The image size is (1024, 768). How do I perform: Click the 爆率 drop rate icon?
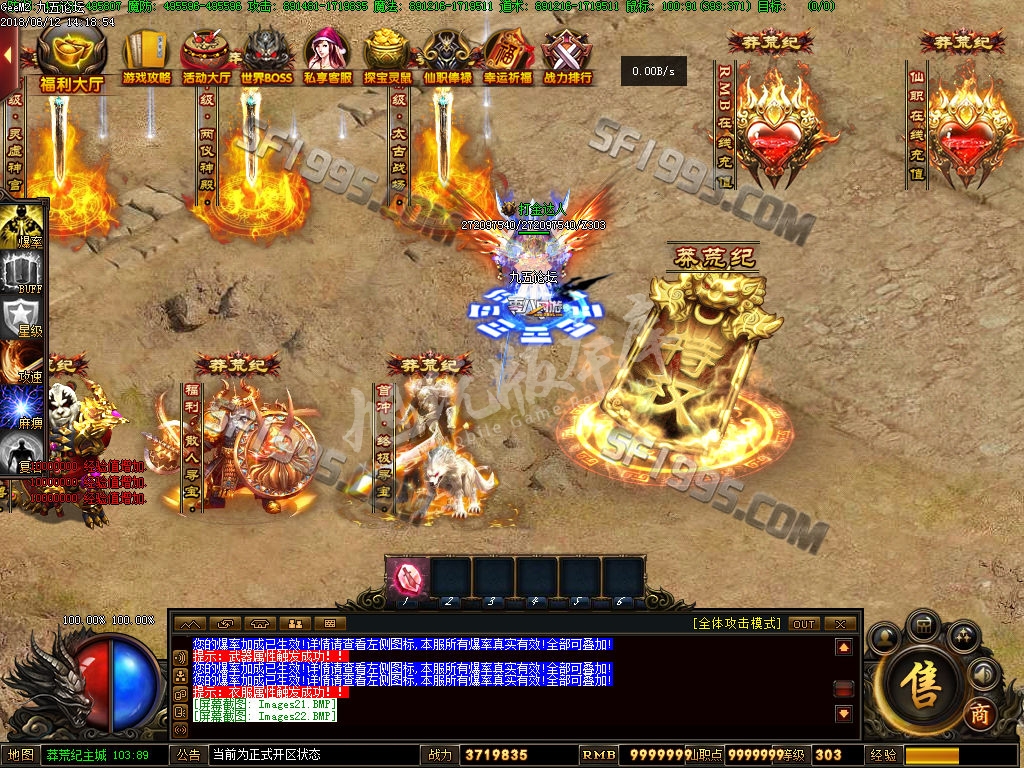tap(24, 226)
